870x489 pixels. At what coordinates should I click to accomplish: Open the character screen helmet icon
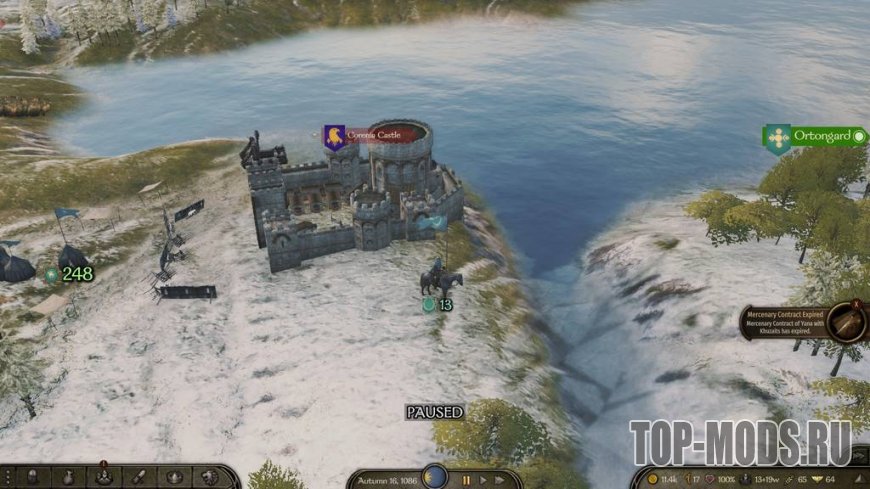click(34, 477)
